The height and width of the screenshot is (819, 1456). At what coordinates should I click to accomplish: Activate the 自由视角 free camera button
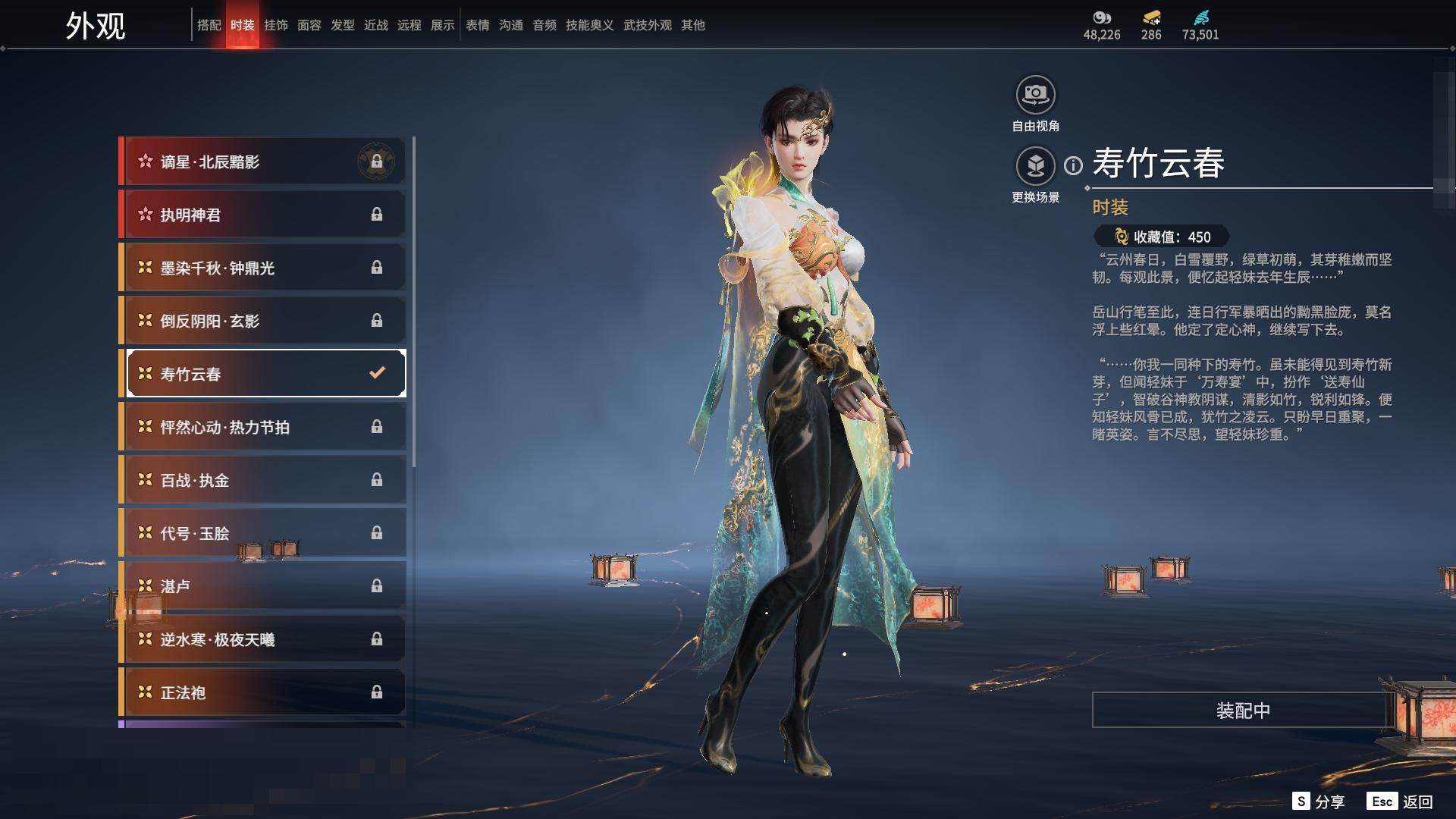pos(1035,96)
